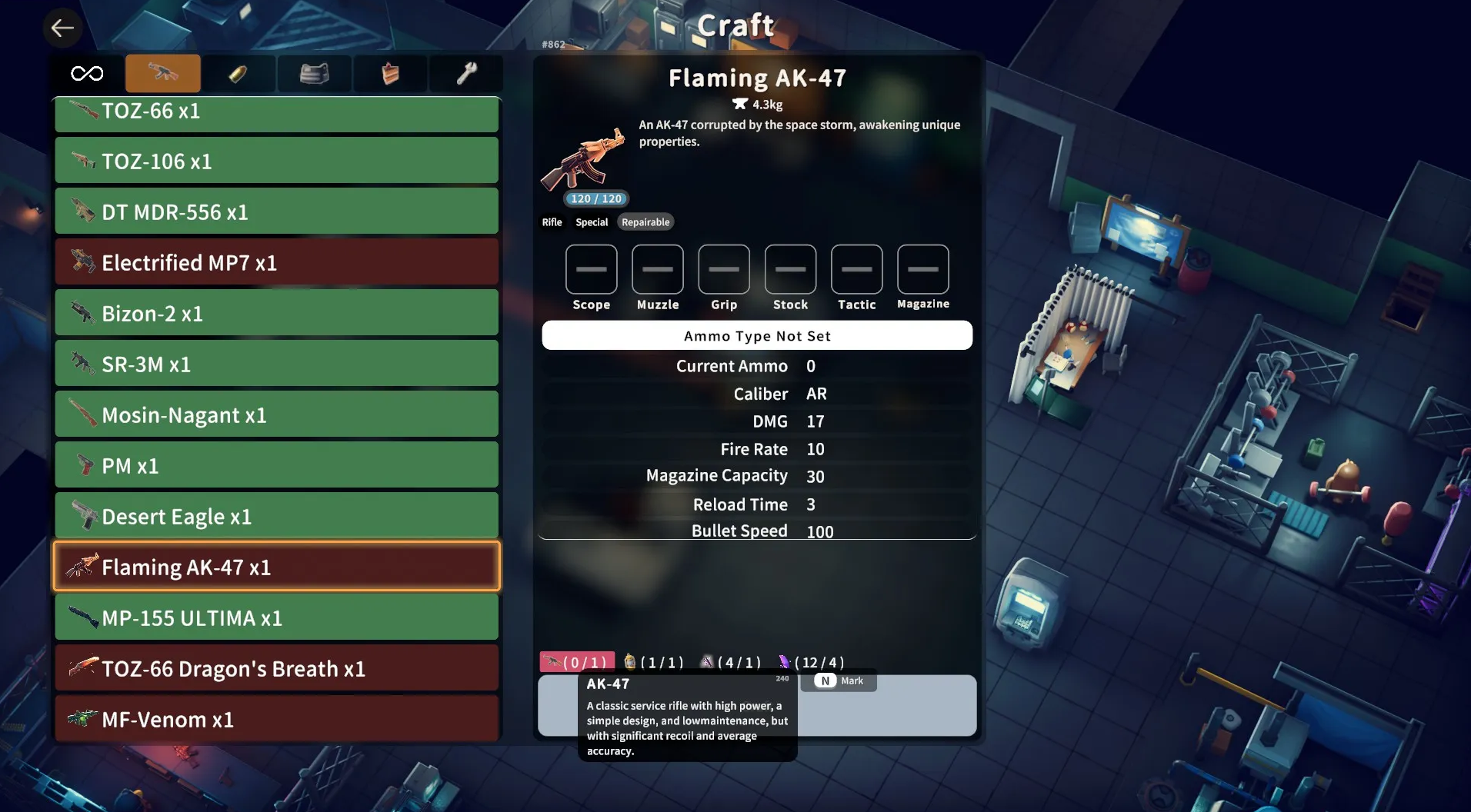Switch to the backpack category tab
Viewport: 1471px width, 812px height.
(390, 74)
